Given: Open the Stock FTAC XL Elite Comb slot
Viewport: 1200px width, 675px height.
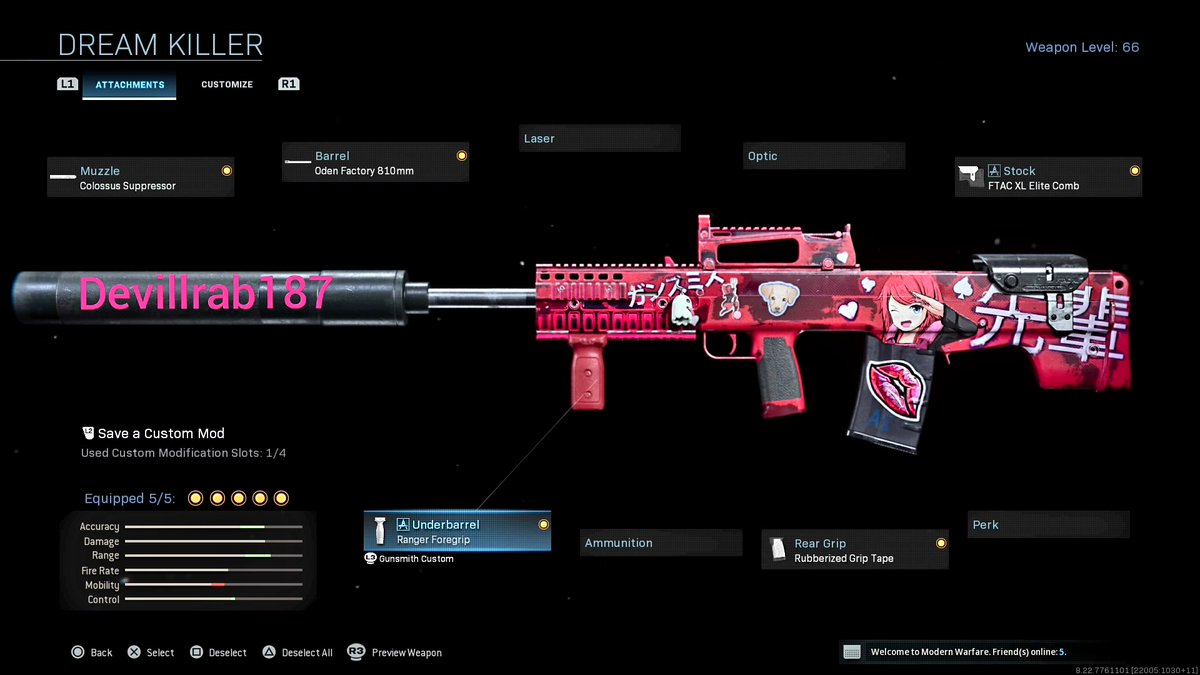Looking at the screenshot, I should [1048, 178].
